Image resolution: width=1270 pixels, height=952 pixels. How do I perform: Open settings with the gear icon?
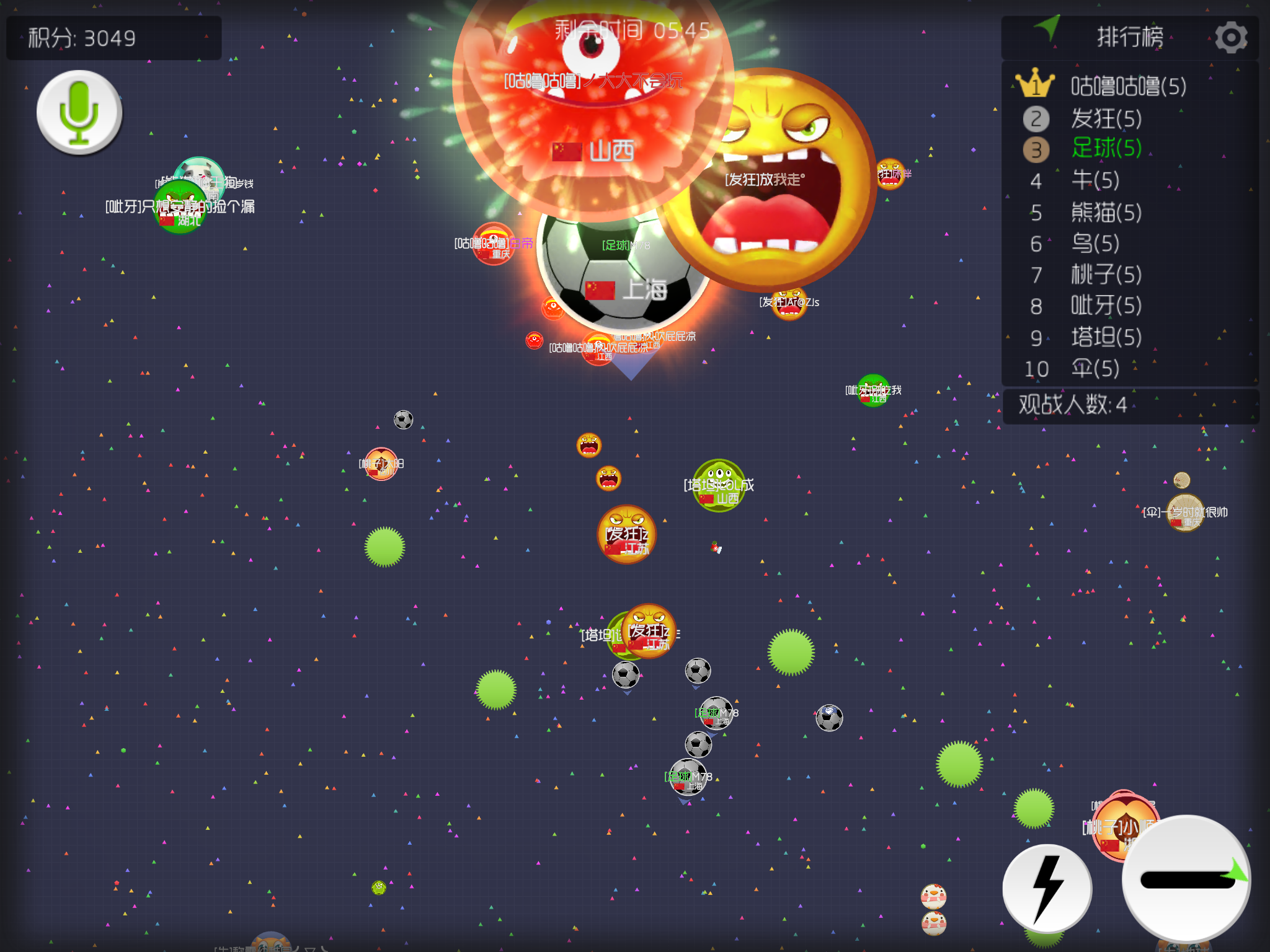[x=1230, y=37]
